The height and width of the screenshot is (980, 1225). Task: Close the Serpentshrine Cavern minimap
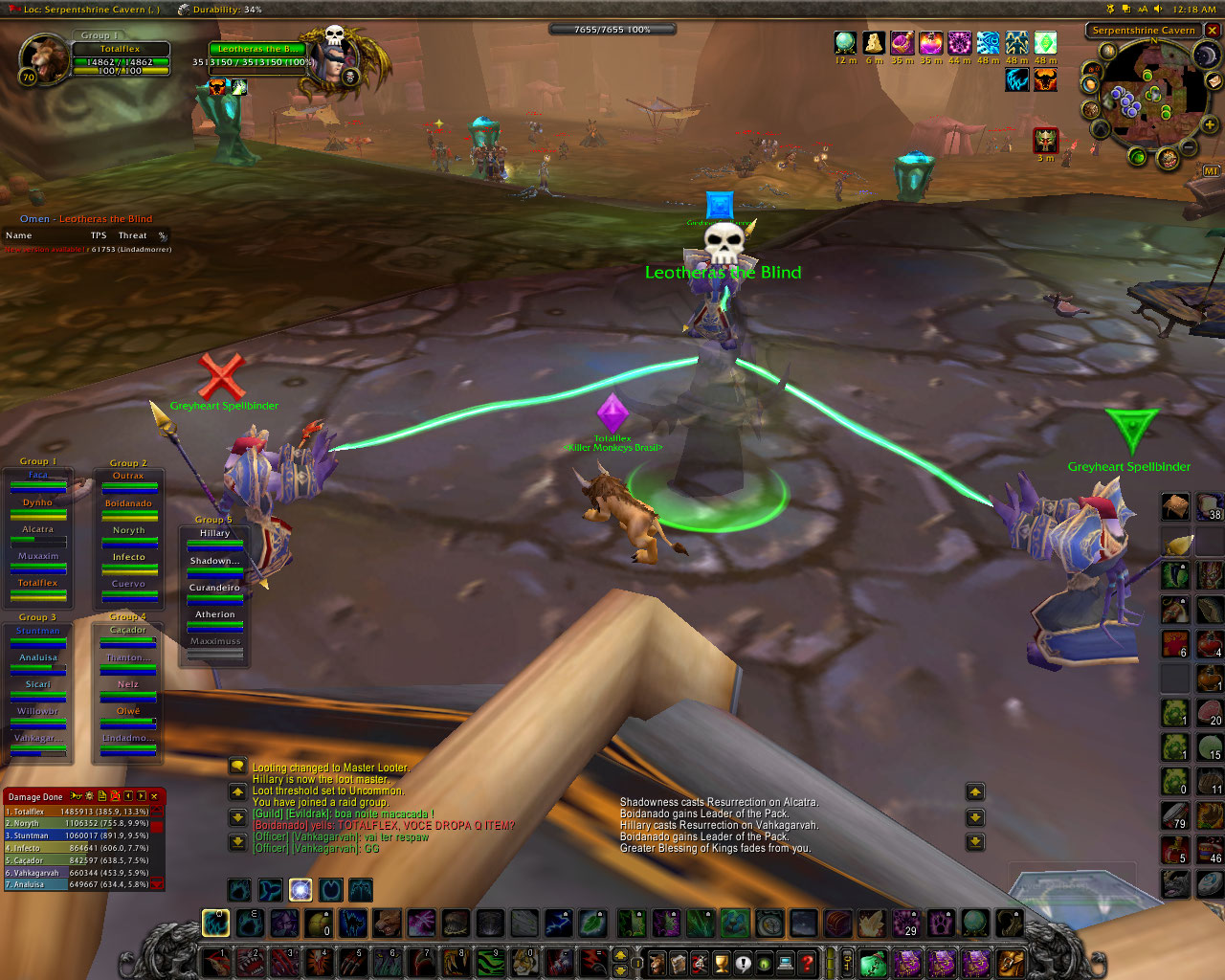point(1213,31)
